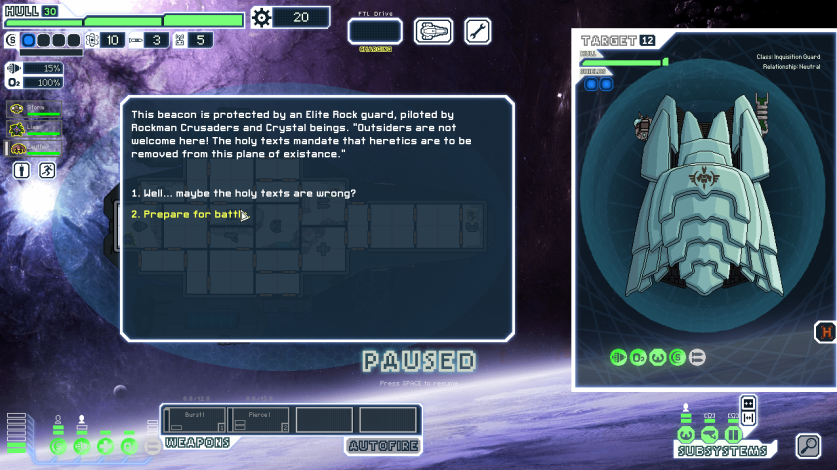Send crew to saved stations

47,171
